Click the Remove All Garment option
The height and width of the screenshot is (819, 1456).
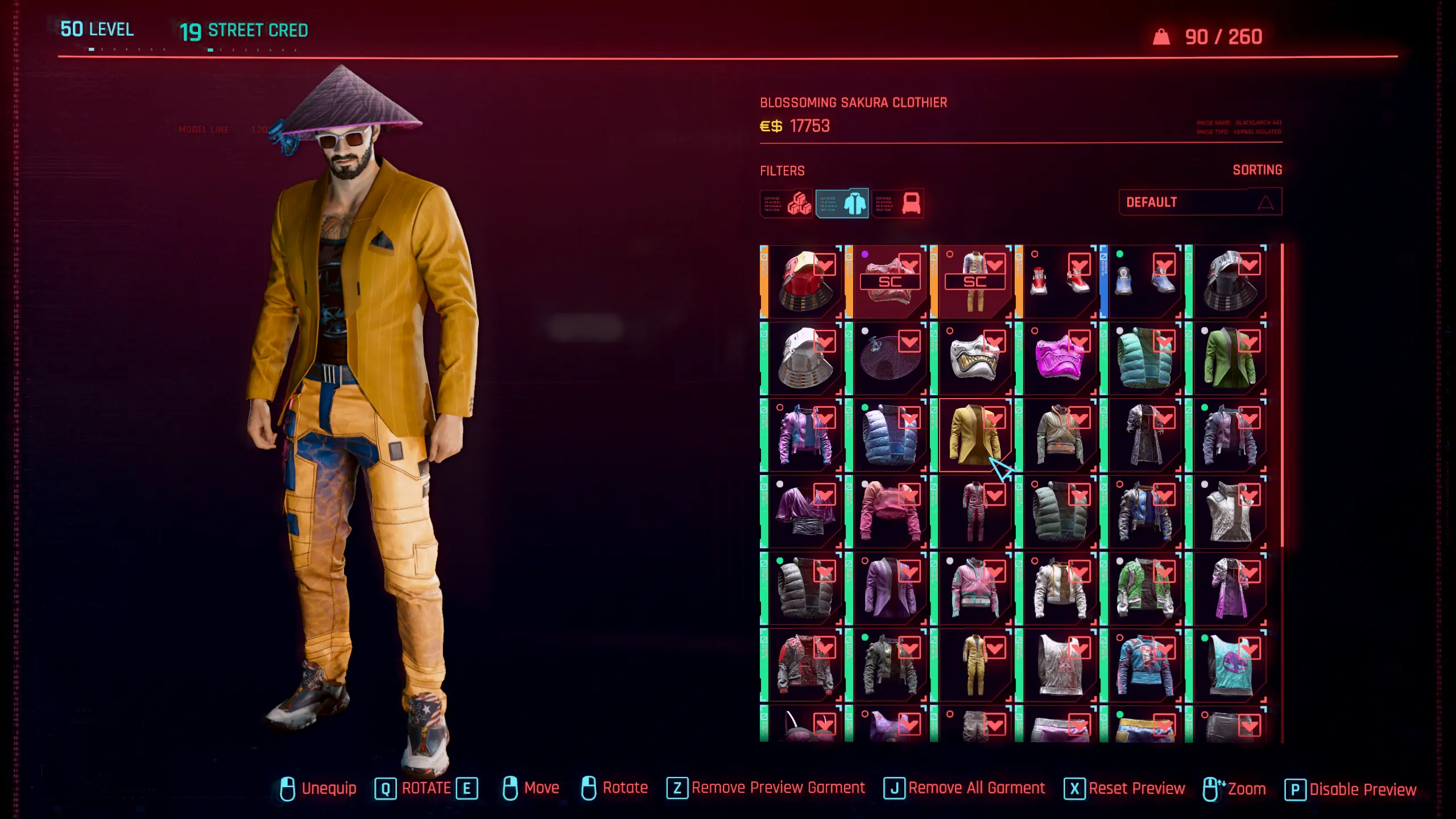coord(975,788)
